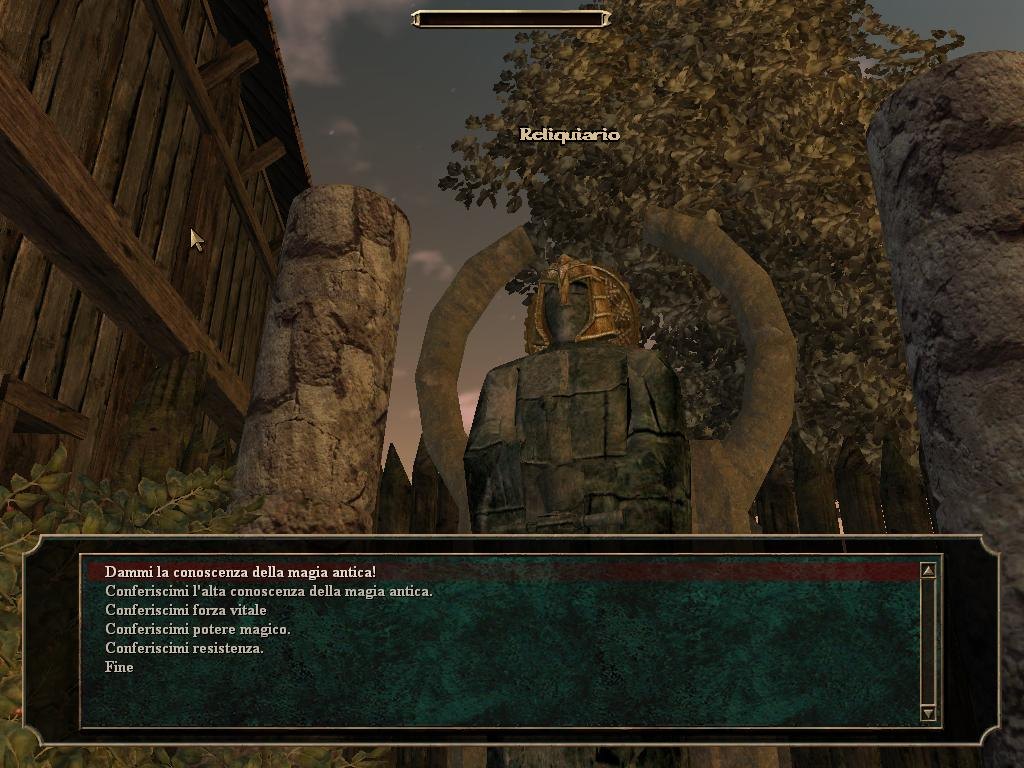End the dialogue with "Fine"
This screenshot has width=1024, height=768.
[119, 667]
